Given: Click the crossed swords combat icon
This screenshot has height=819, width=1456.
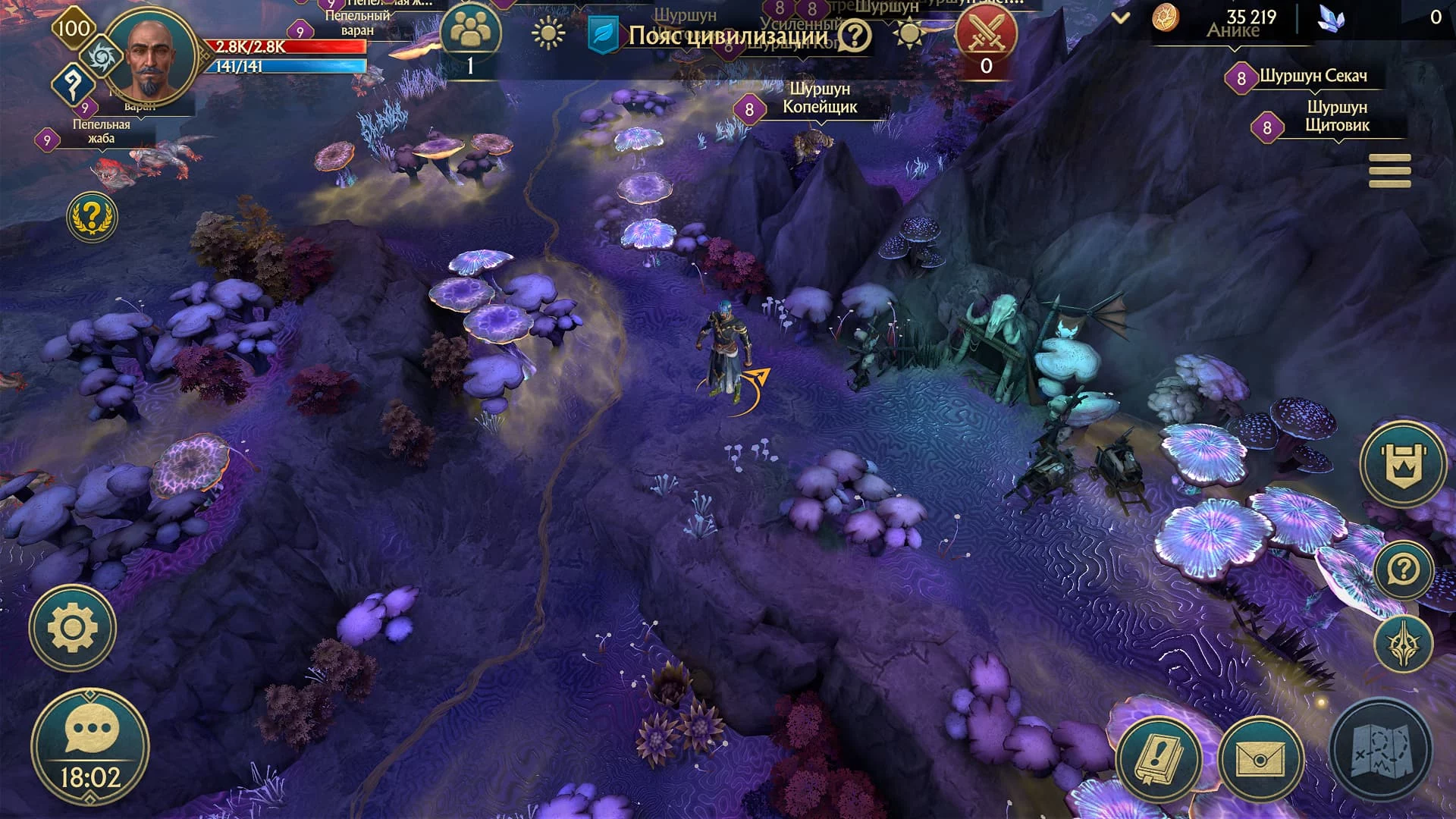Looking at the screenshot, I should (x=986, y=33).
